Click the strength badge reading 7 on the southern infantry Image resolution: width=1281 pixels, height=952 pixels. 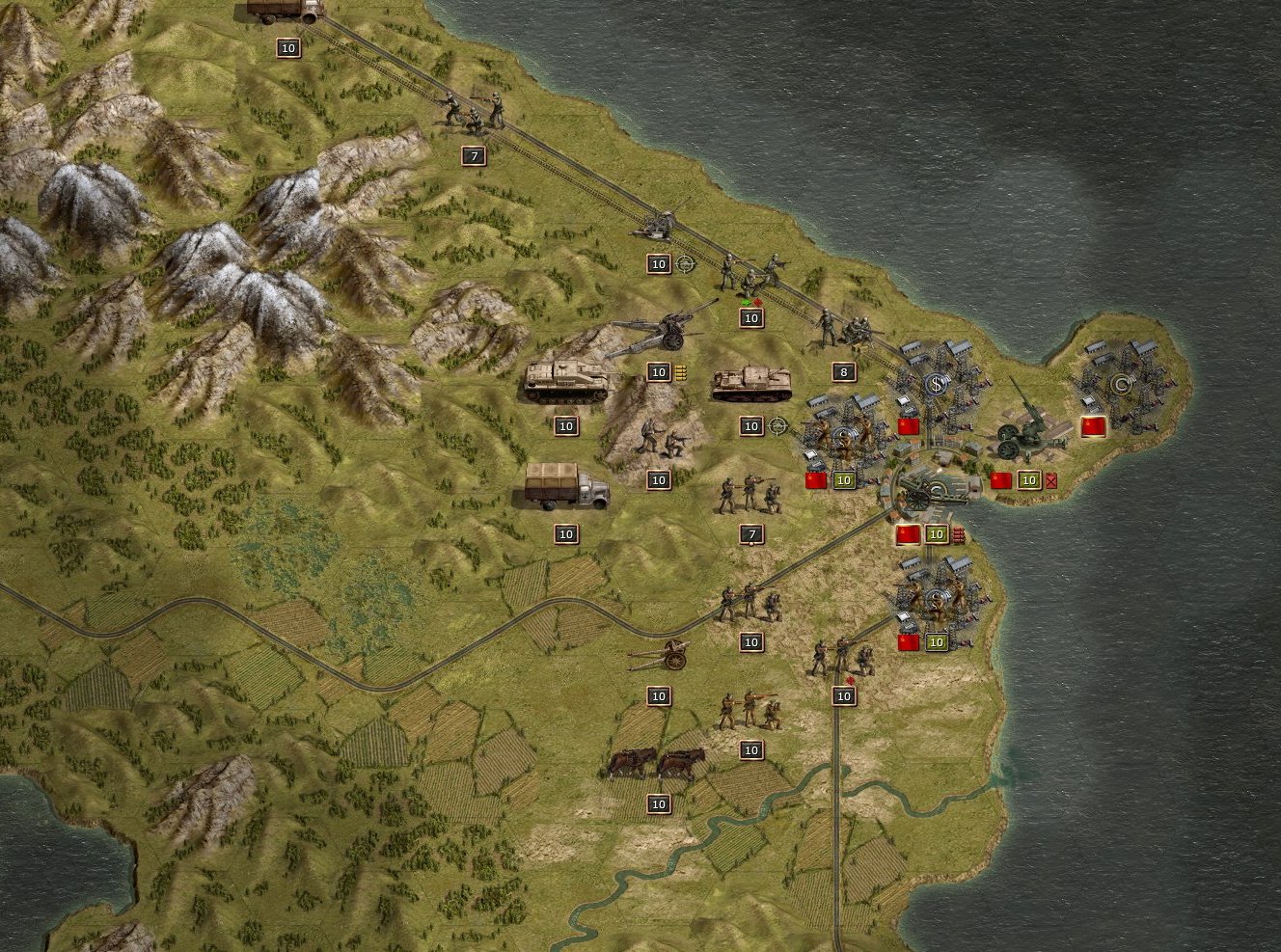751,531
